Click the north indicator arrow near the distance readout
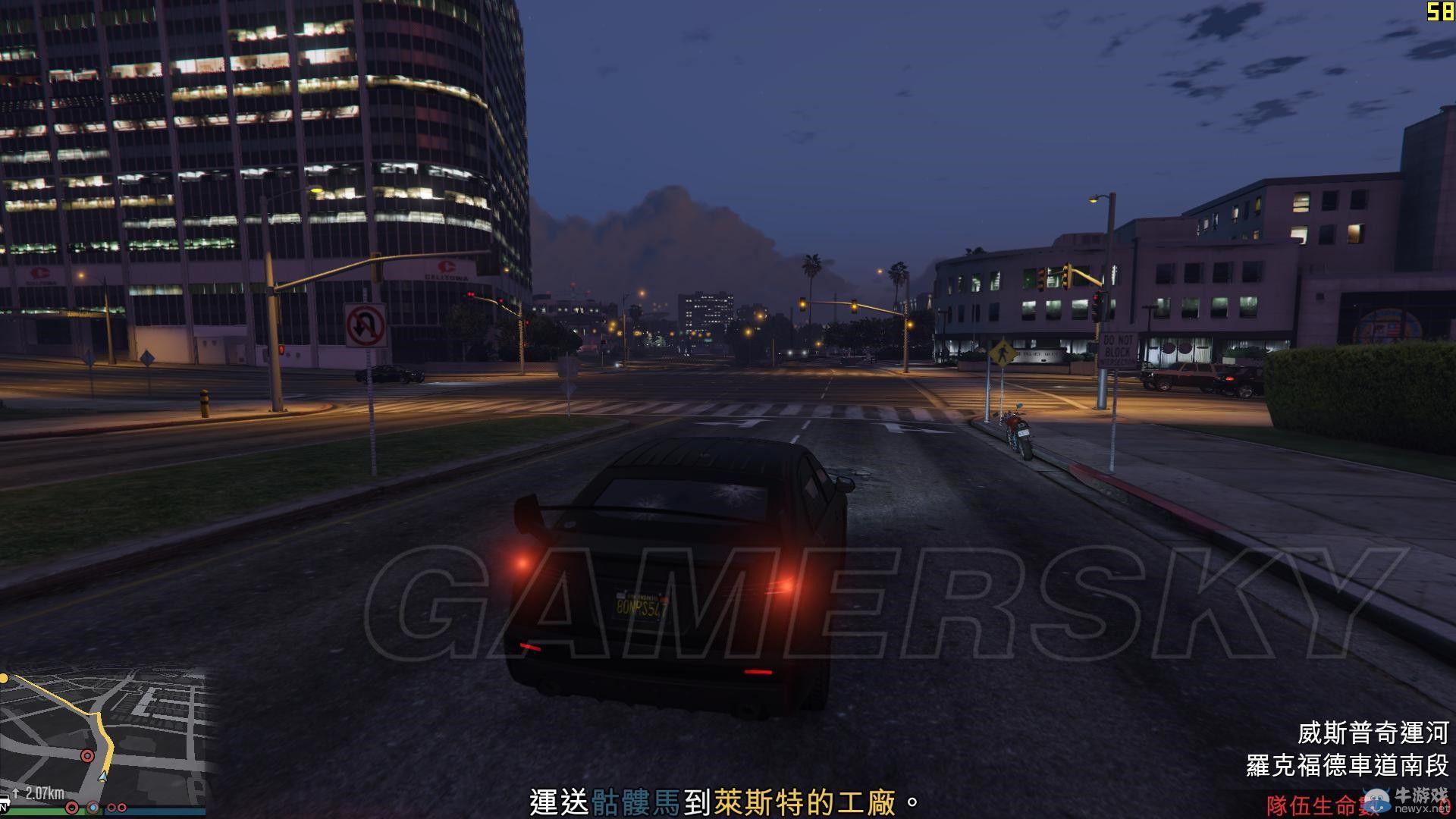The image size is (1456, 819). 15,792
